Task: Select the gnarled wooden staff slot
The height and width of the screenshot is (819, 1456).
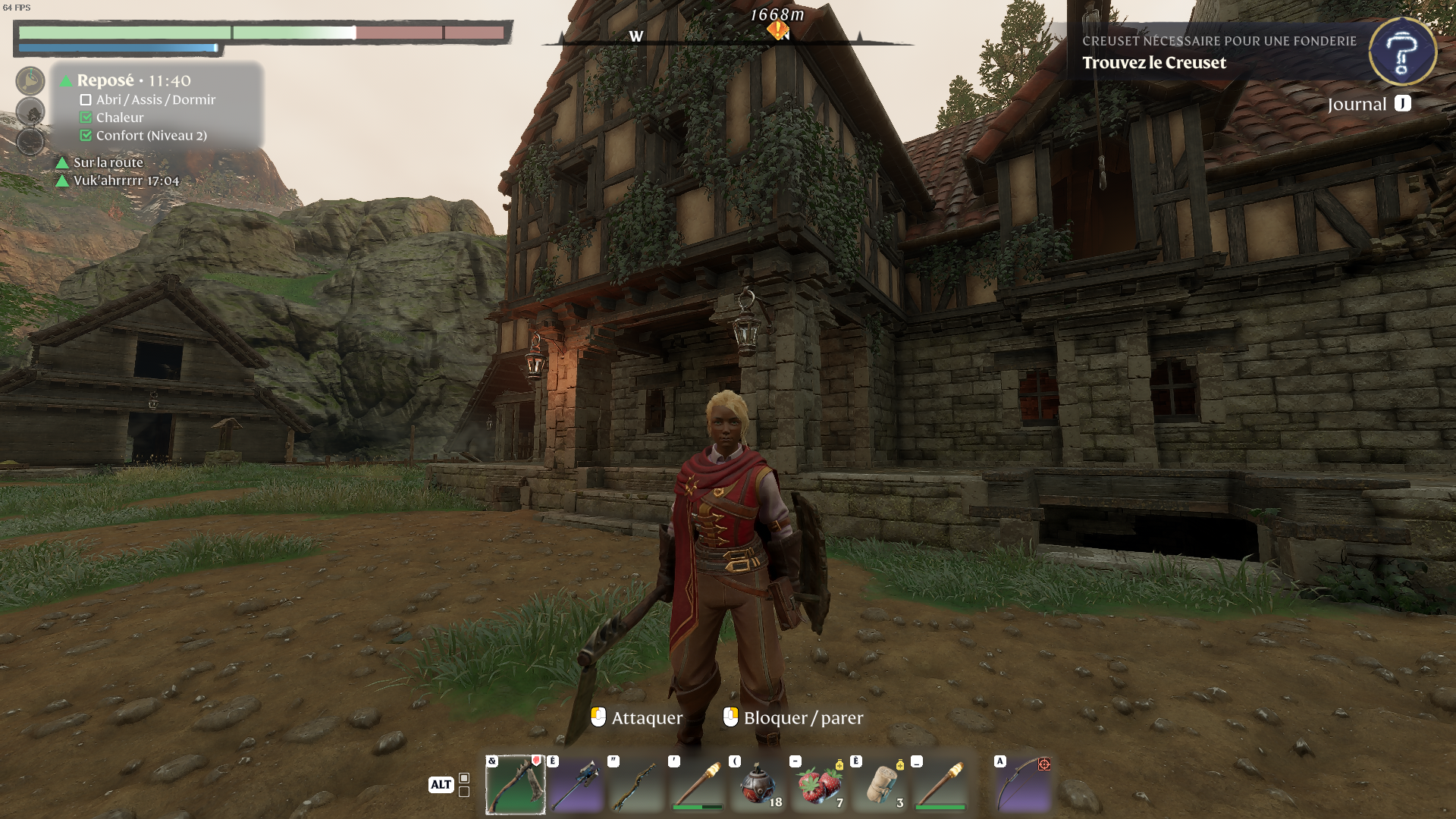Action: 636,785
